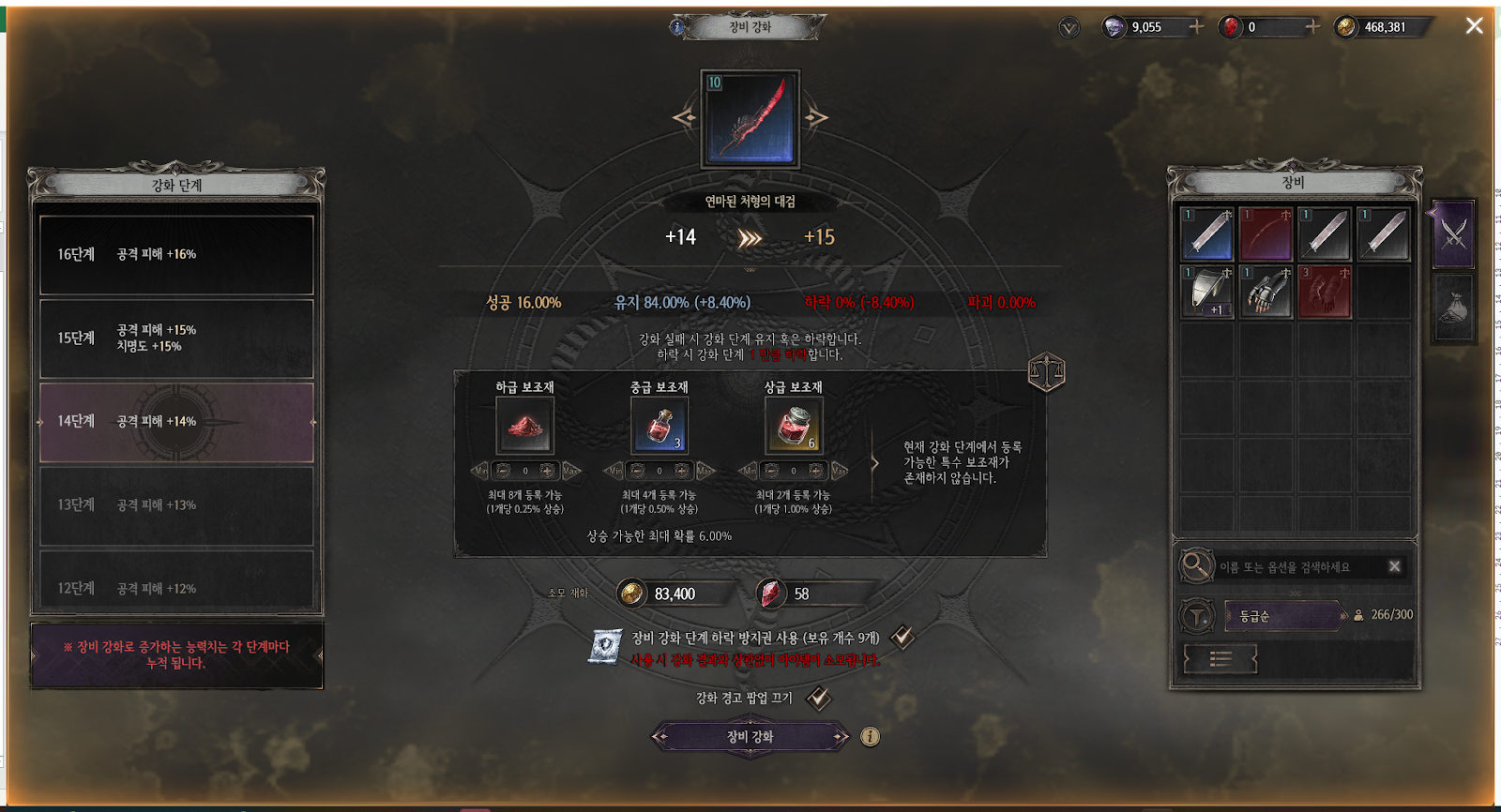Pick the red gloves equipment slot
This screenshot has height=812, width=1501.
tap(1324, 292)
